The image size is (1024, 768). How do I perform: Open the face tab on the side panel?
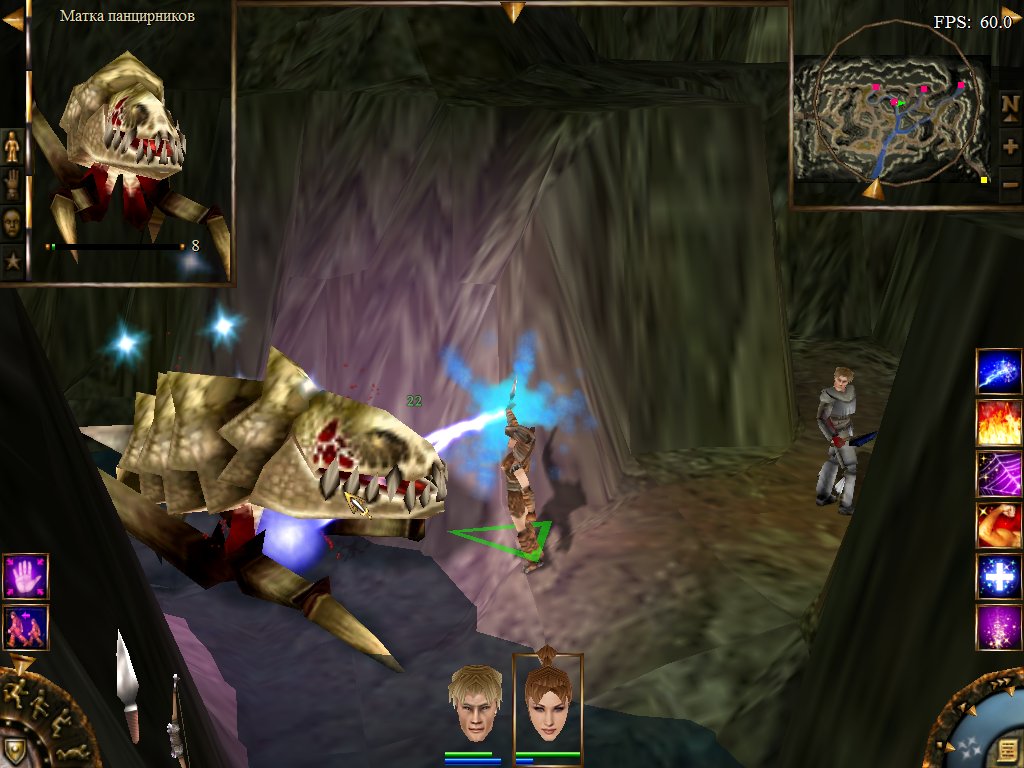tap(12, 223)
